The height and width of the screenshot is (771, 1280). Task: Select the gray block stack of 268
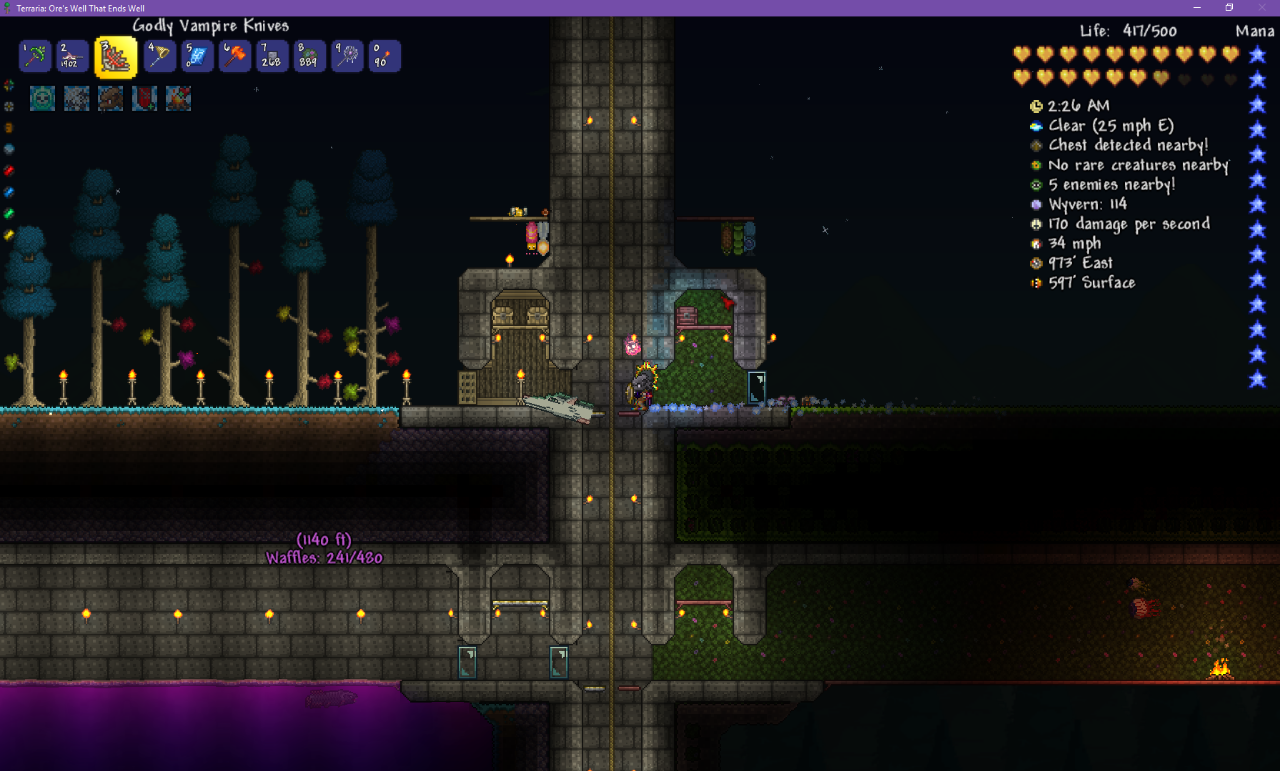[272, 56]
